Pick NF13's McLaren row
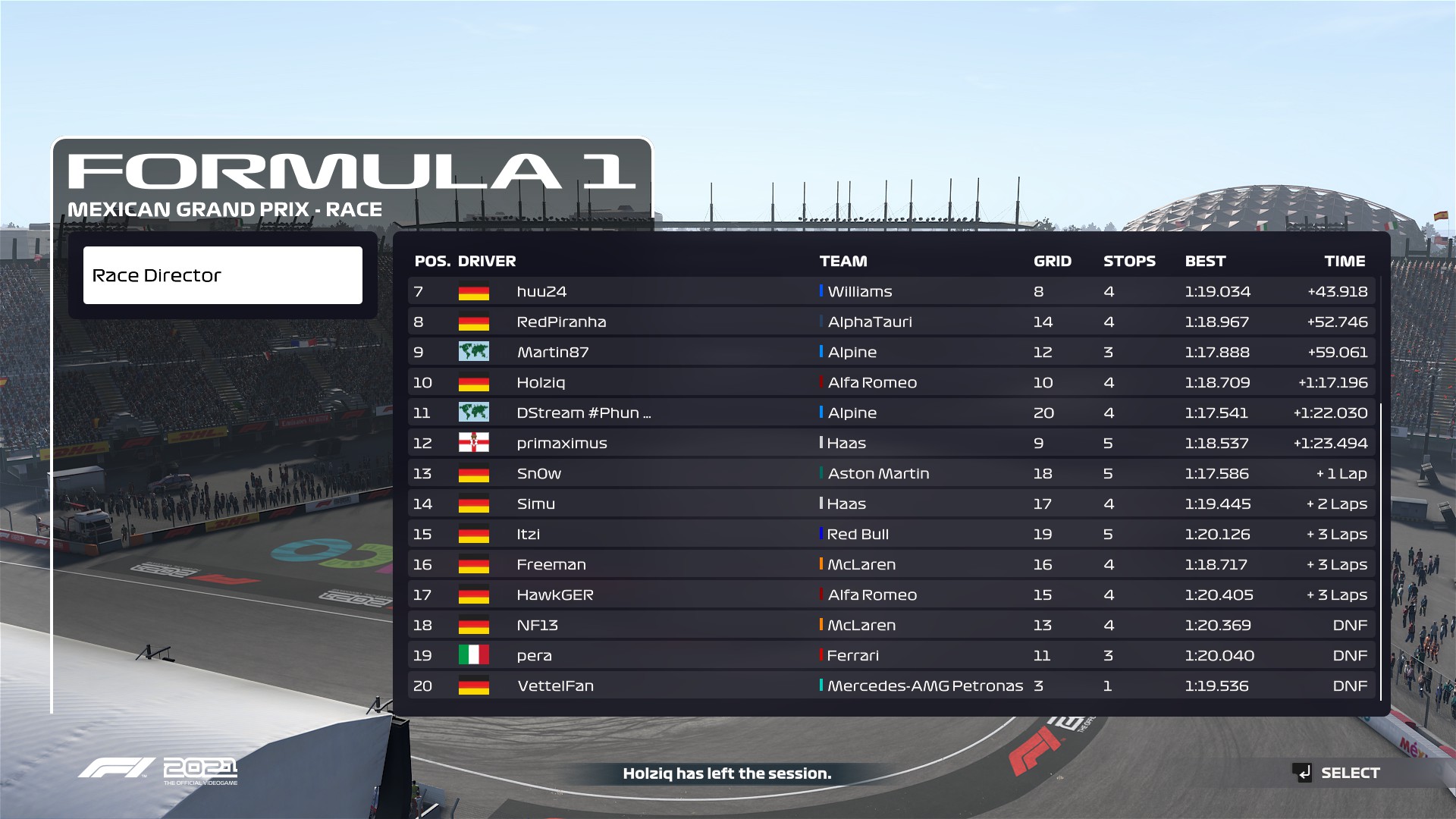 (891, 625)
